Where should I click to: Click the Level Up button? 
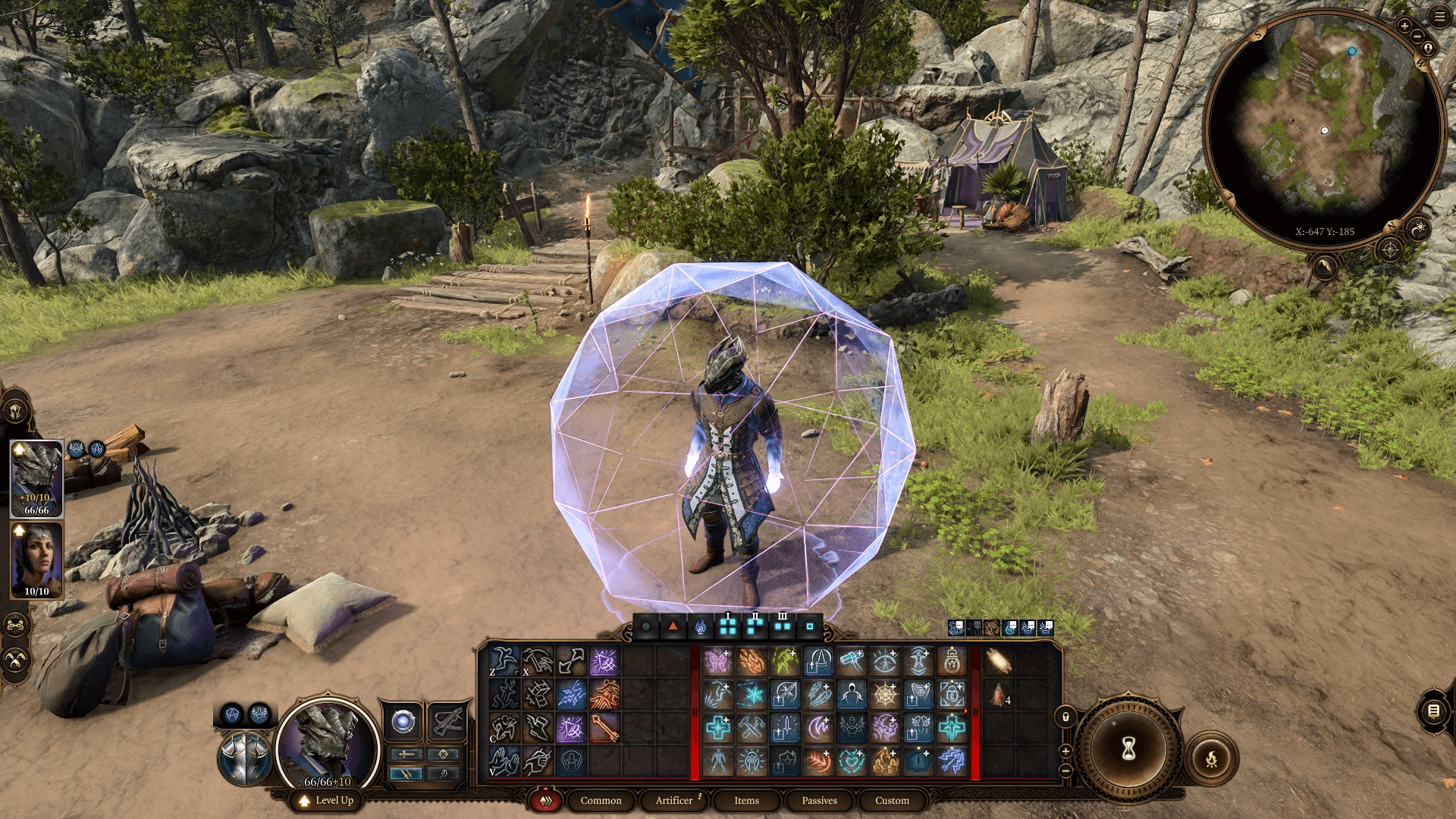(326, 801)
